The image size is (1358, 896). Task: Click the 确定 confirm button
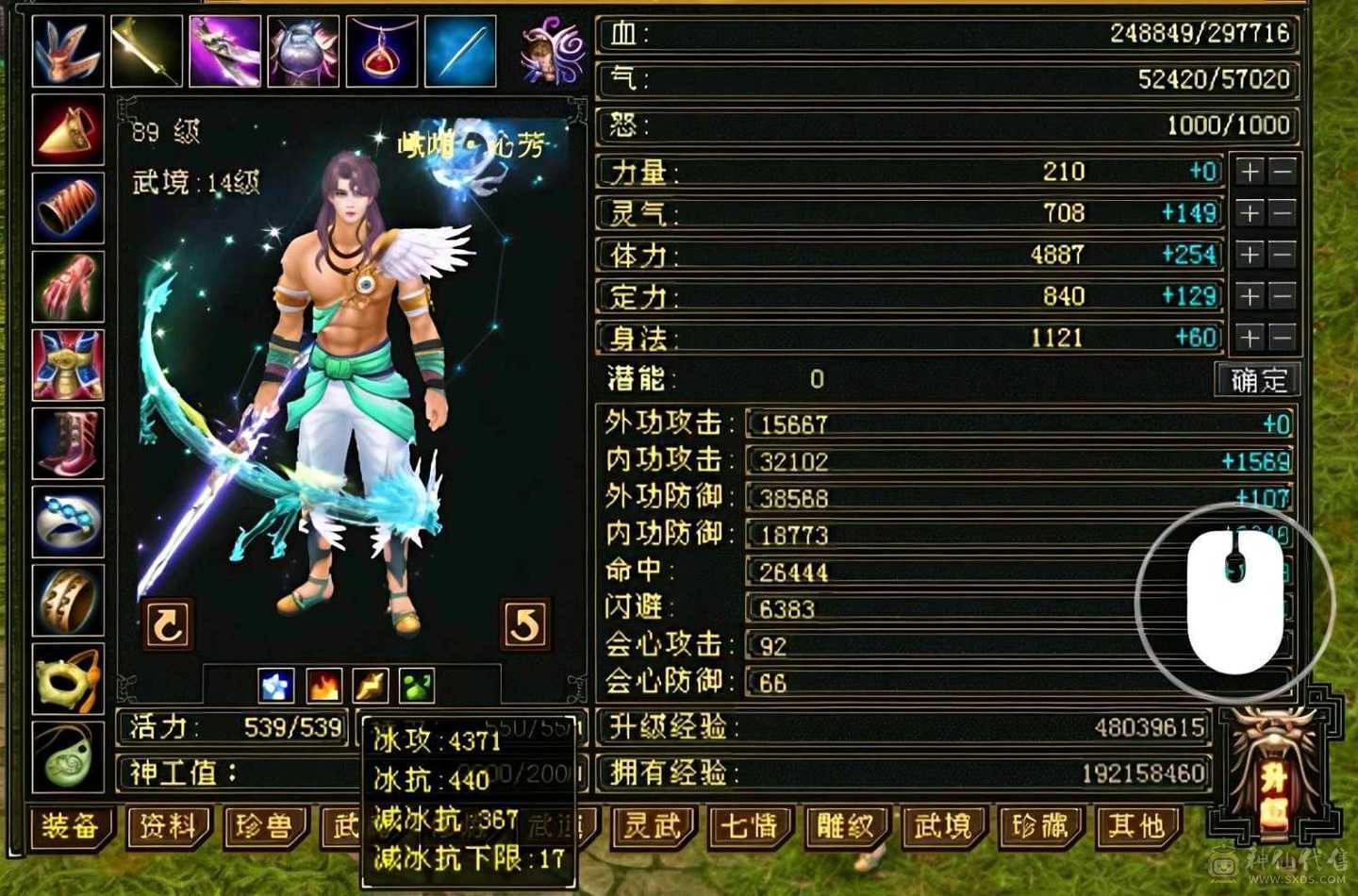coord(1258,379)
